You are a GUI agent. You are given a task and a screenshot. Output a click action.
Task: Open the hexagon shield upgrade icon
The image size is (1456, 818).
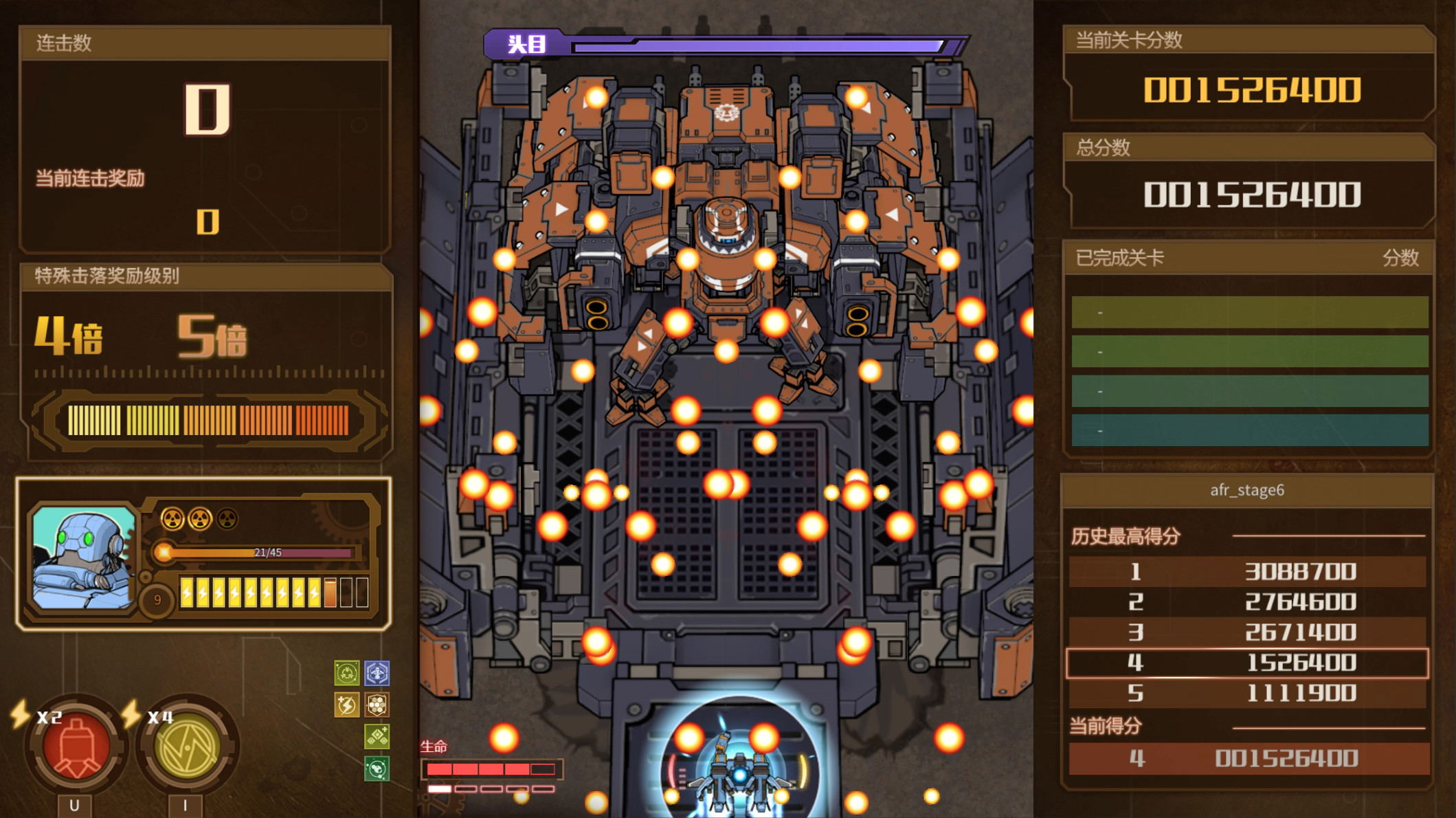pos(377,705)
